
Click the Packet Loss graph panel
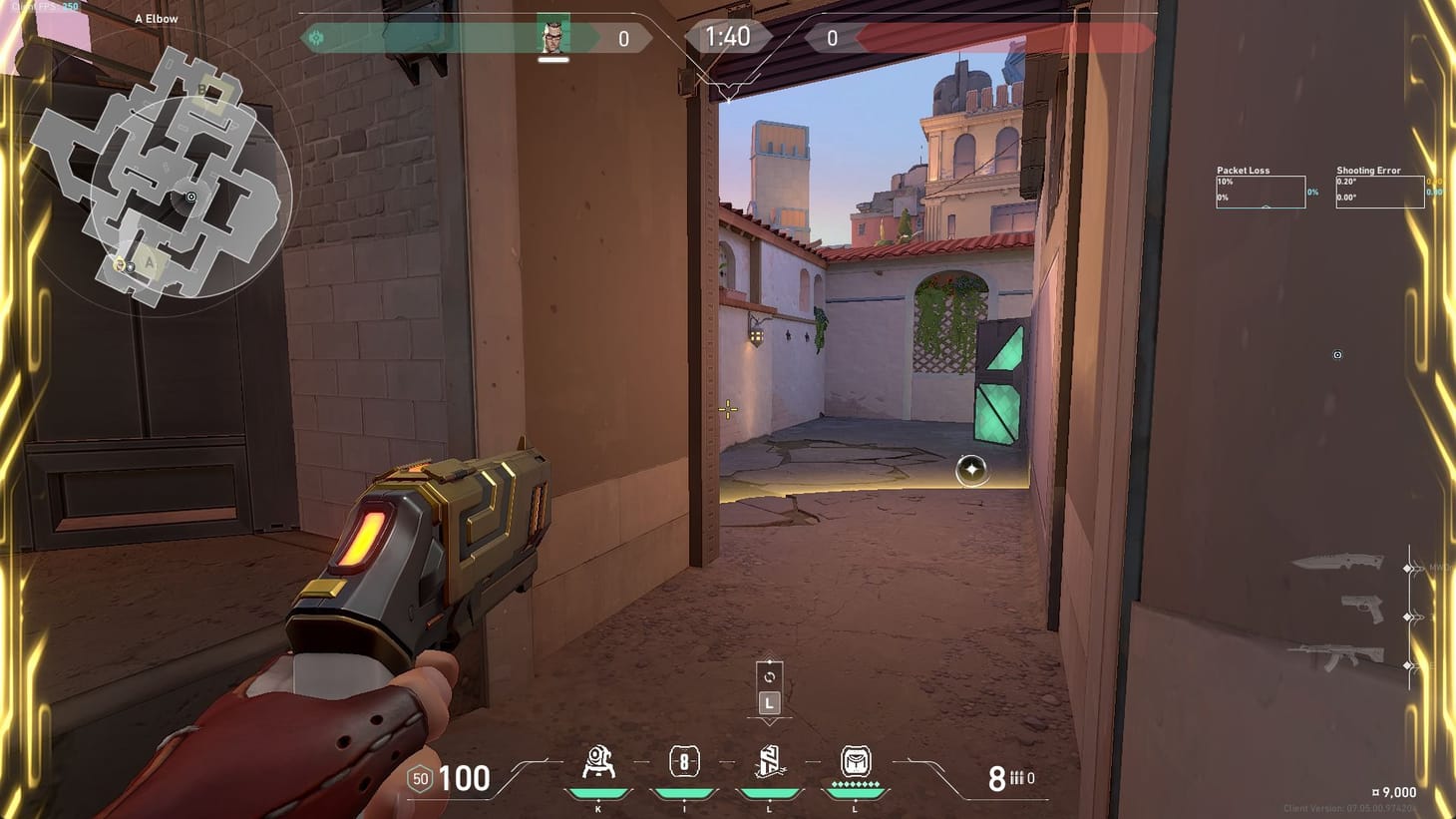pyautogui.click(x=1260, y=192)
